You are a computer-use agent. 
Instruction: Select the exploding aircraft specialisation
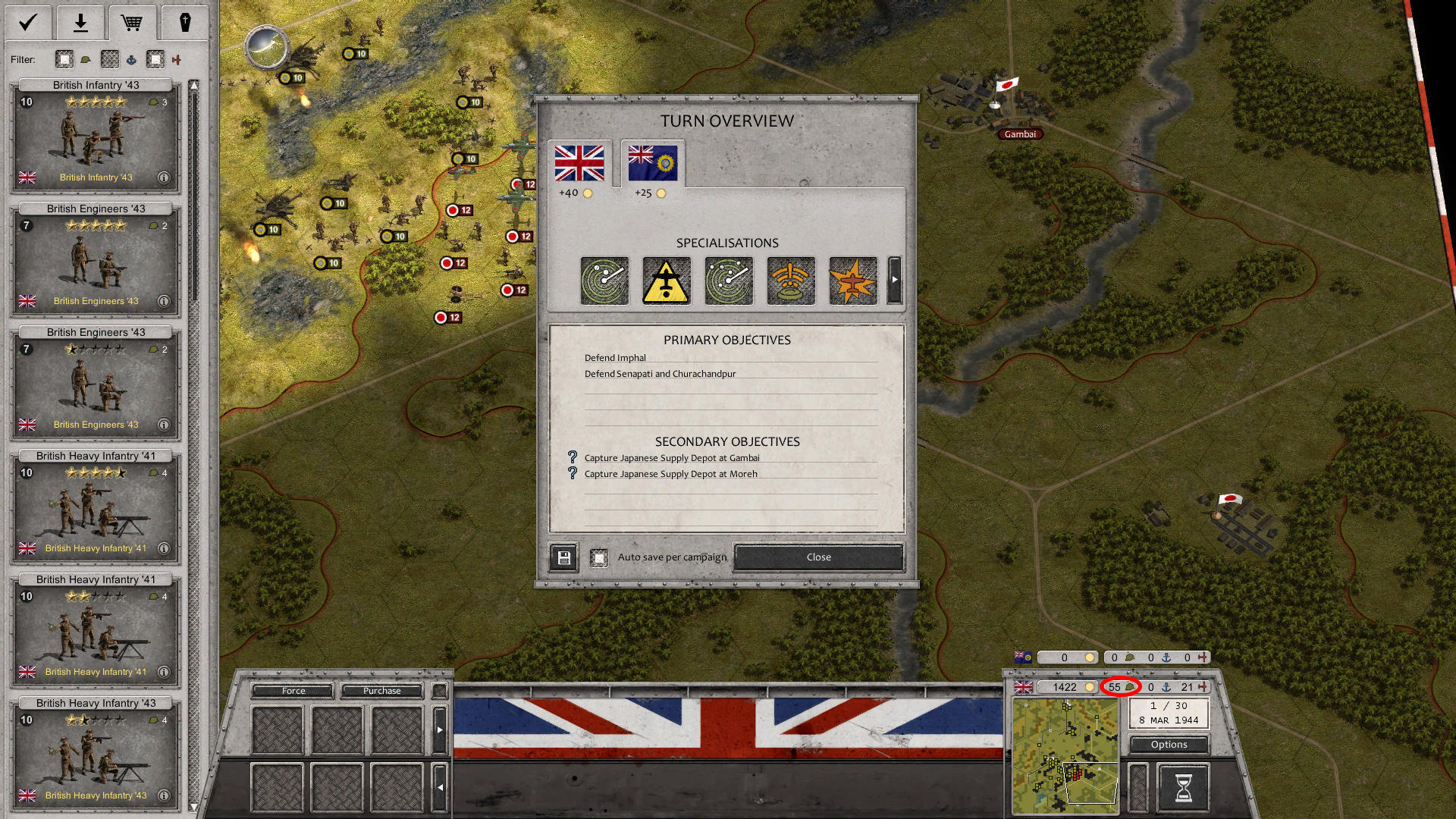tap(853, 281)
